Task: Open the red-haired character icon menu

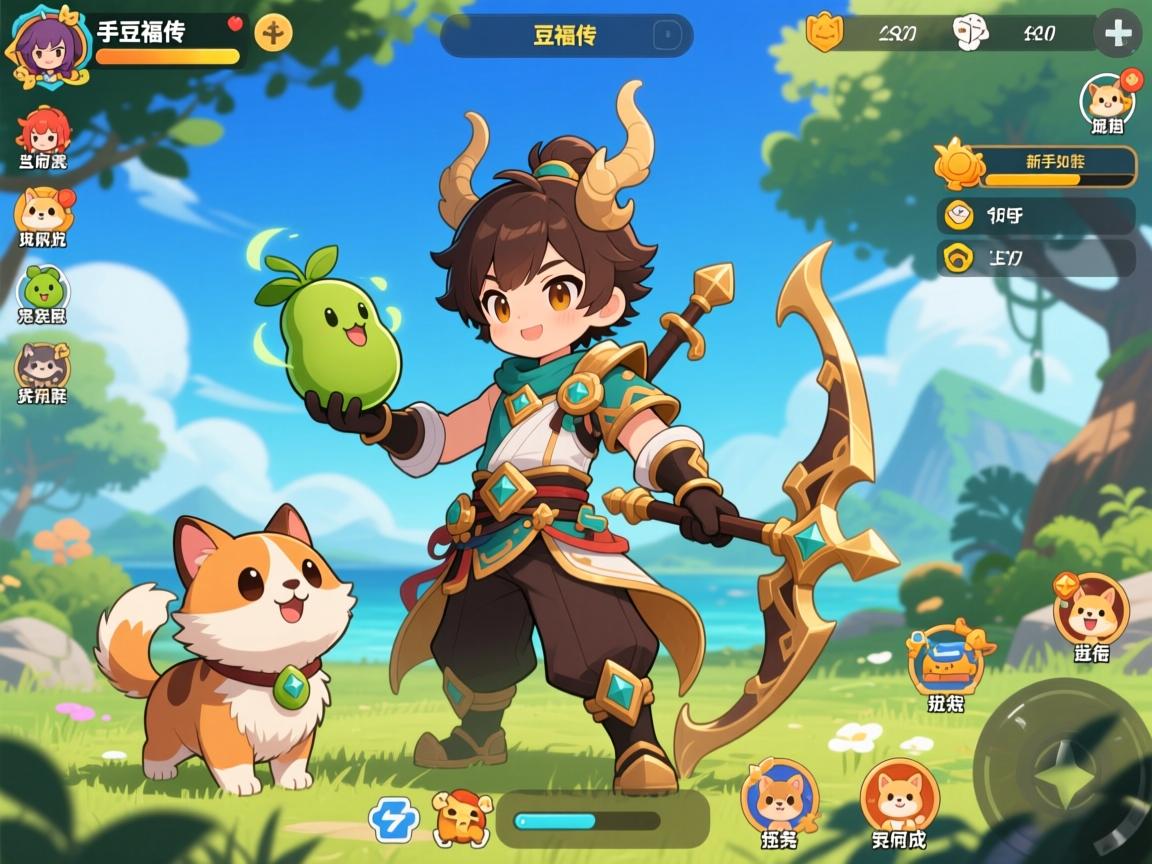Action: point(43,133)
